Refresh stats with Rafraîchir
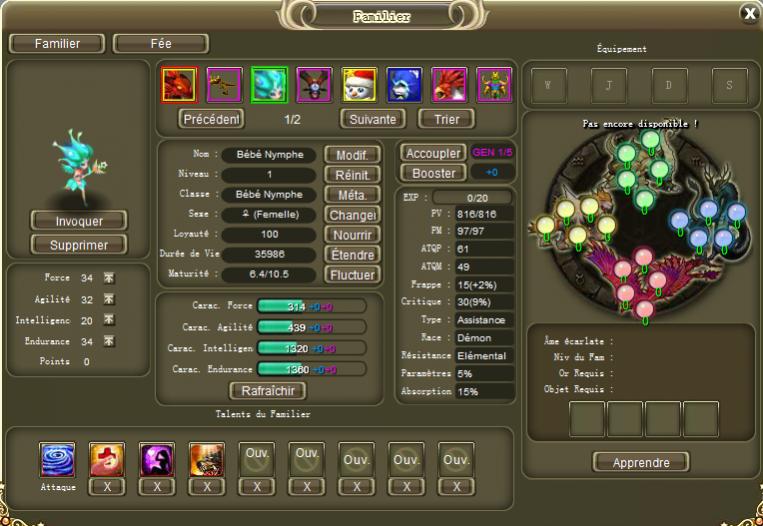 (267, 391)
